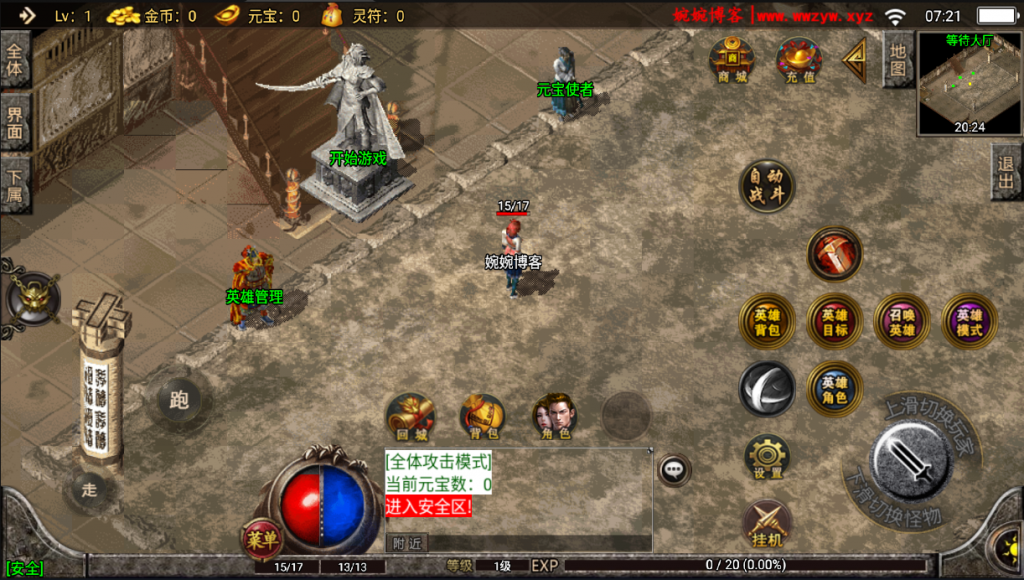
Task: Activate 召唤英雄 summon hero
Action: tap(902, 321)
